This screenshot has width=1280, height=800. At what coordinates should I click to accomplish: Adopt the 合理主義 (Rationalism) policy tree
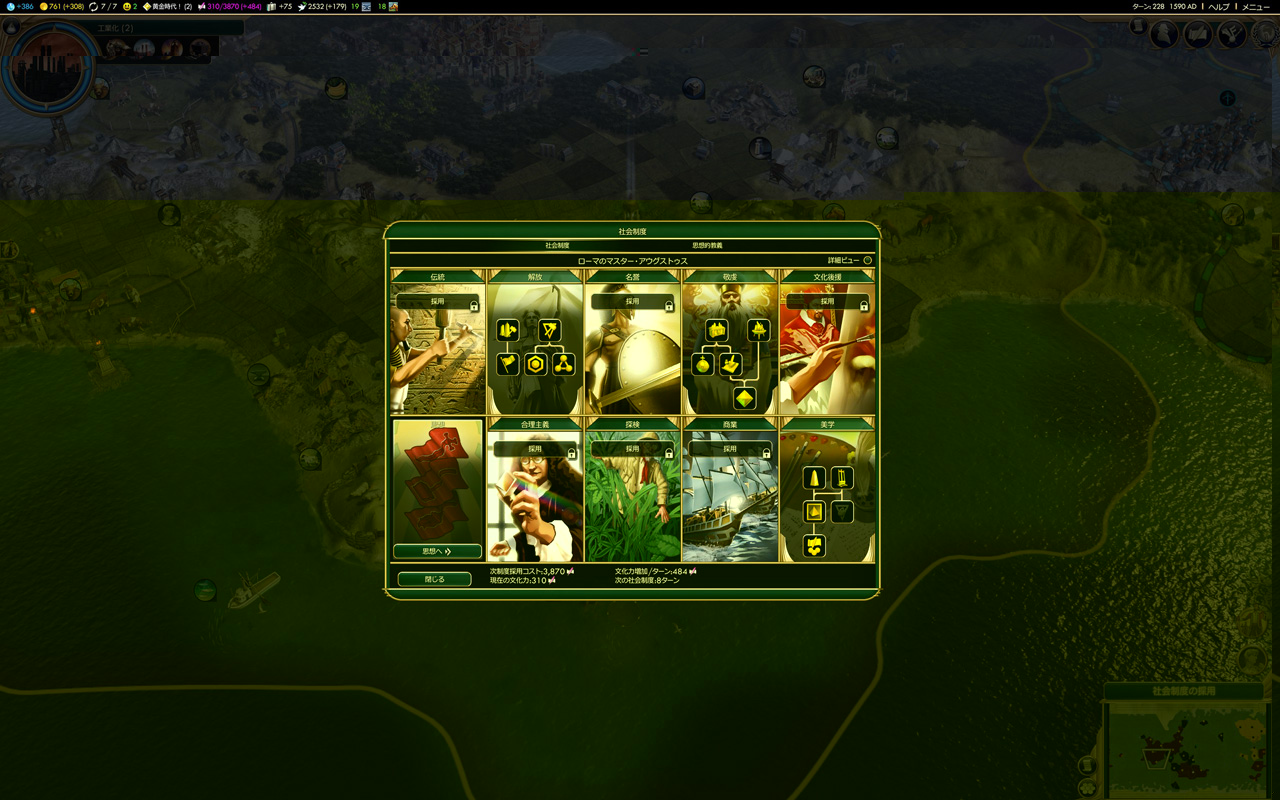click(535, 450)
